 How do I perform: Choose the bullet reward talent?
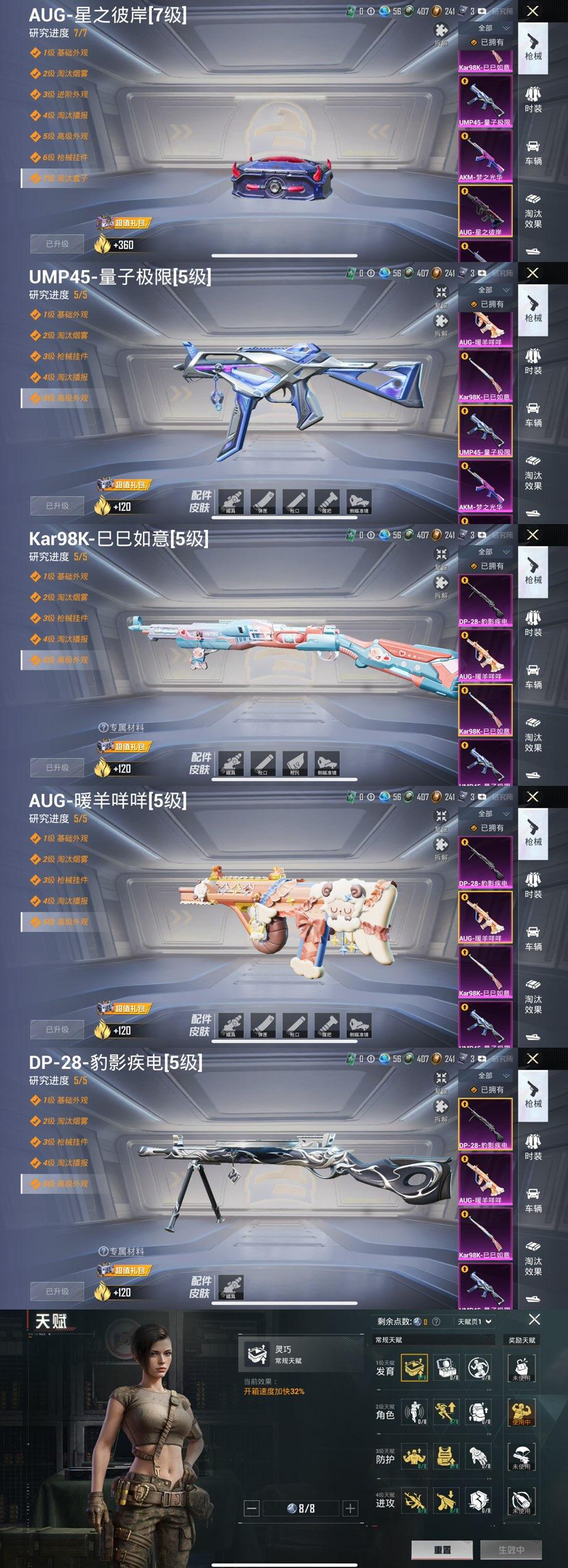(521, 1500)
